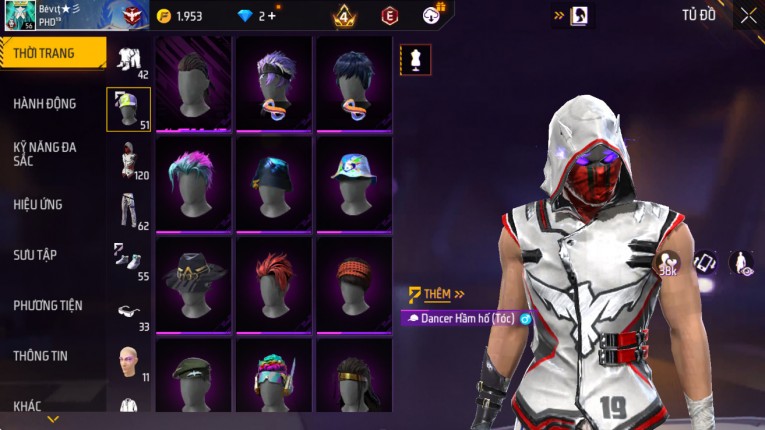Go to the Hiệu Ứng tab
The width and height of the screenshot is (765, 430).
tap(38, 205)
